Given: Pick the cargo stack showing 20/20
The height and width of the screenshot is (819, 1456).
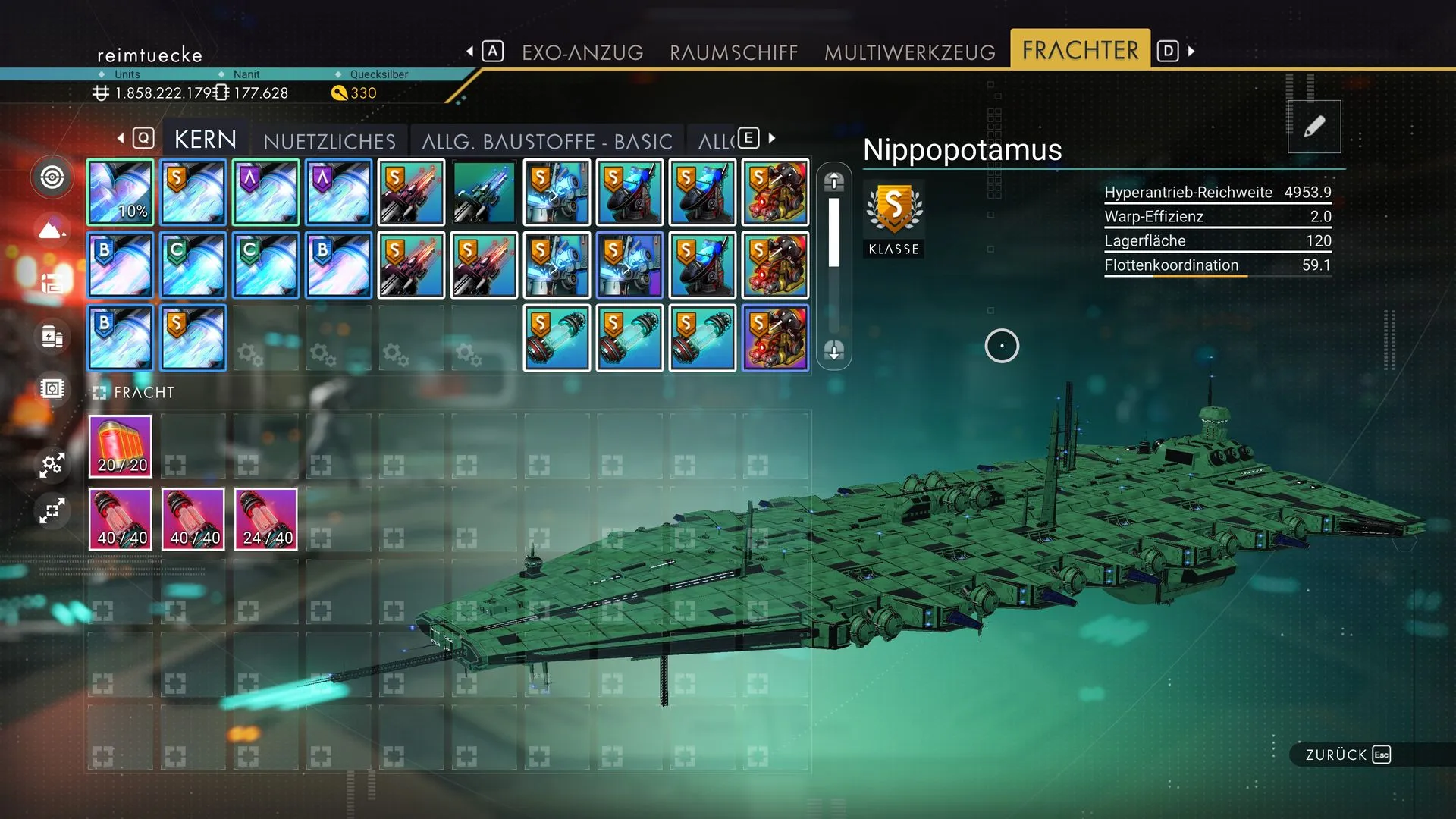Looking at the screenshot, I should click(x=121, y=447).
